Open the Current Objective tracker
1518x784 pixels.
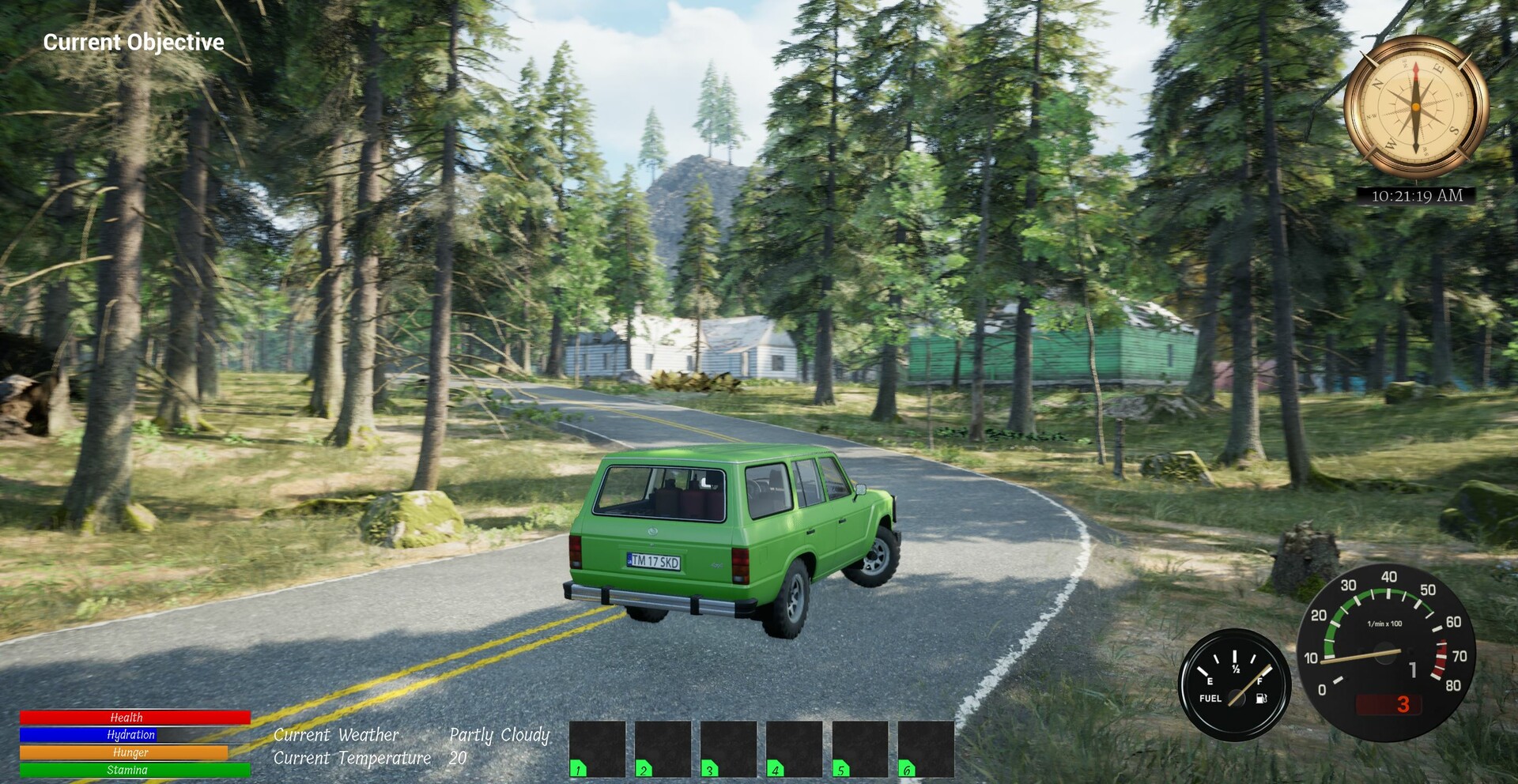[134, 42]
